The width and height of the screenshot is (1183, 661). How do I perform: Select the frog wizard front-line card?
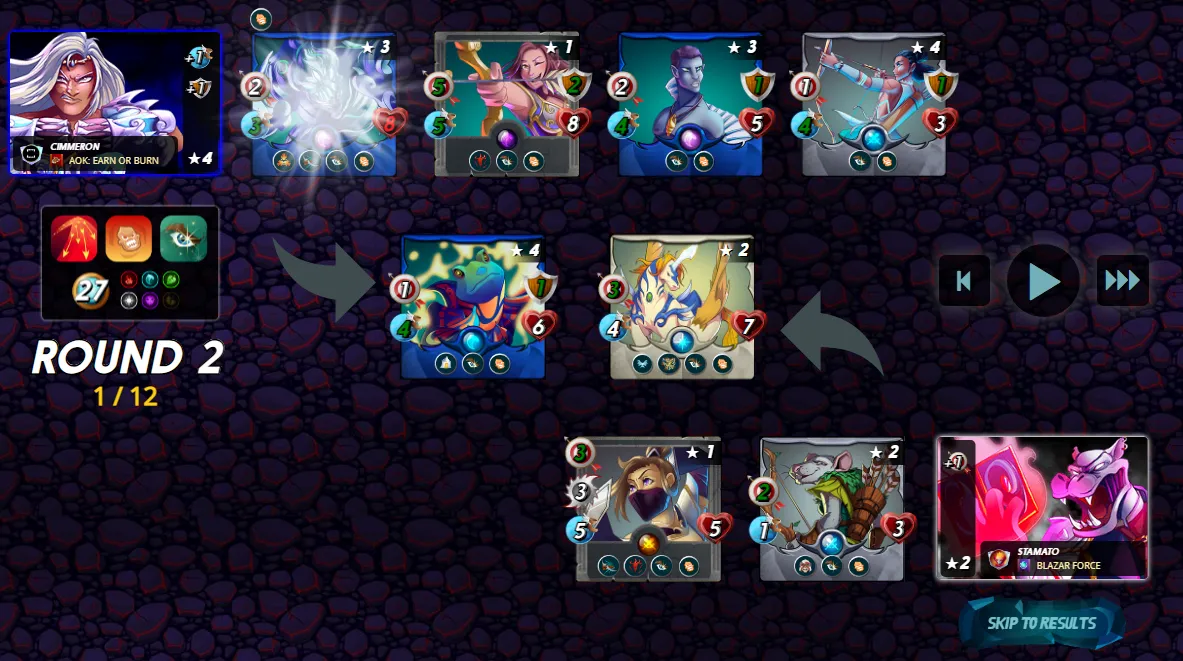(473, 307)
